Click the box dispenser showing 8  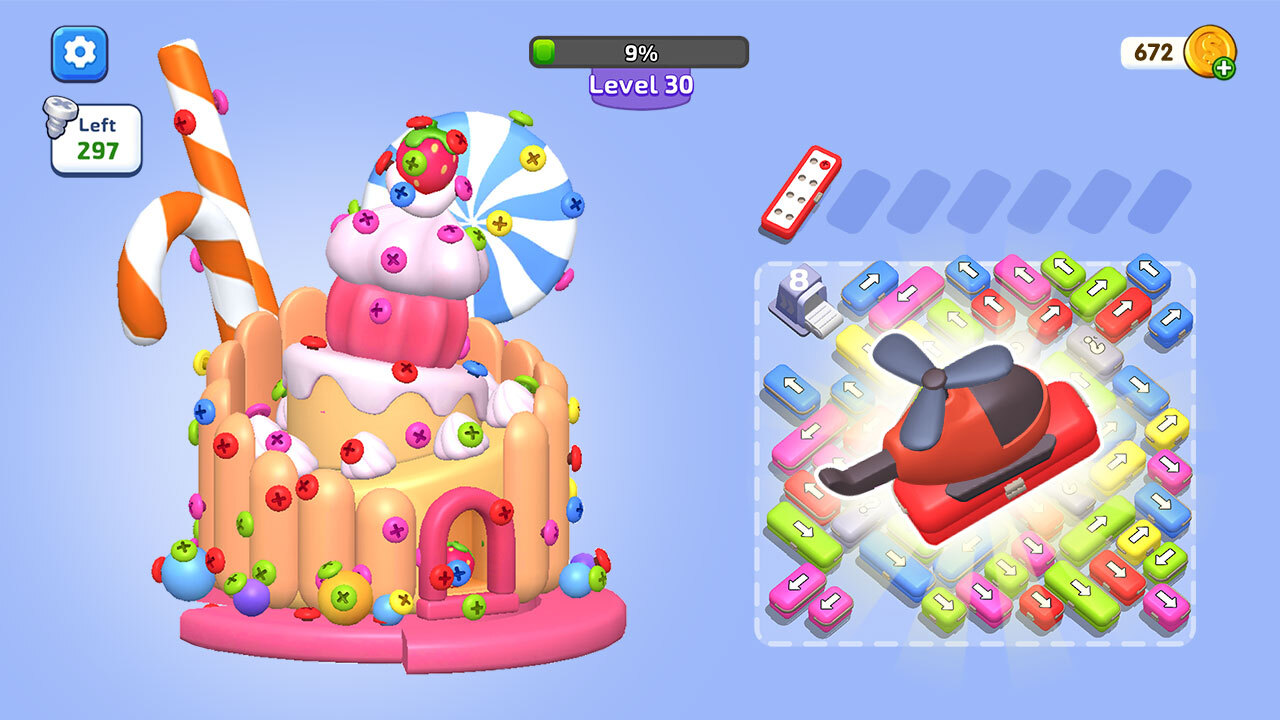[804, 301]
